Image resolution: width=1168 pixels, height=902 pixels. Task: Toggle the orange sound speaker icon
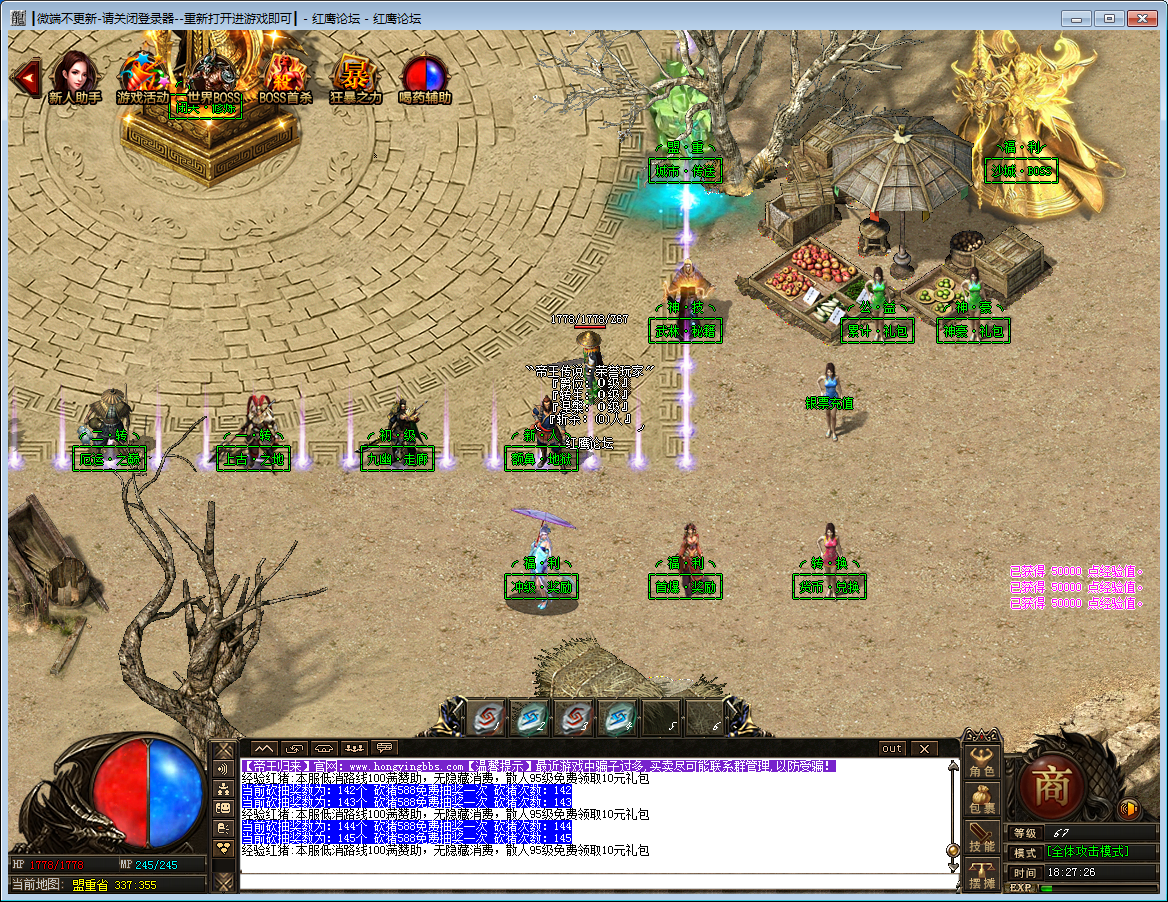coord(1129,808)
